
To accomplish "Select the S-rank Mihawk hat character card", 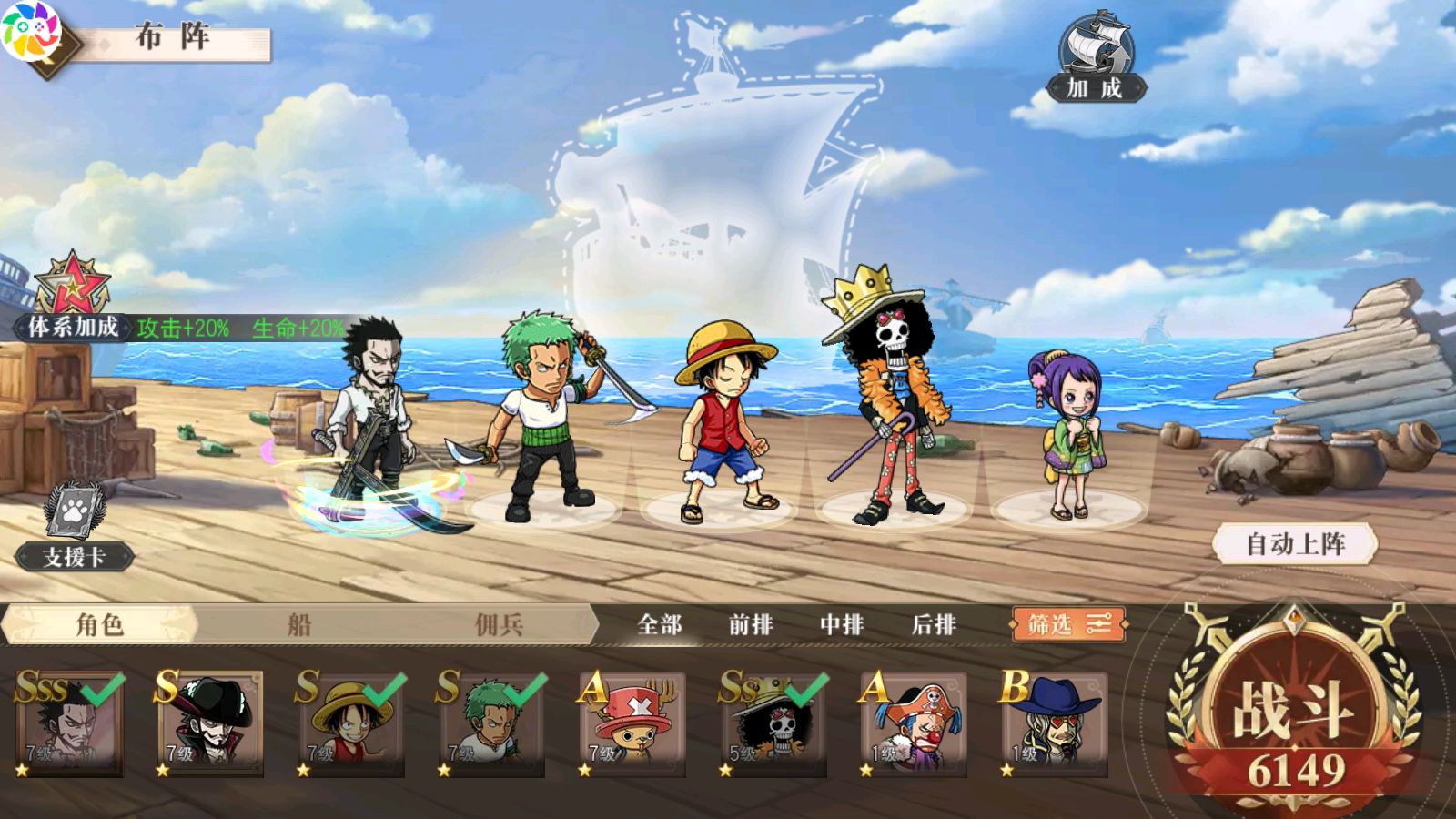I will 210,724.
